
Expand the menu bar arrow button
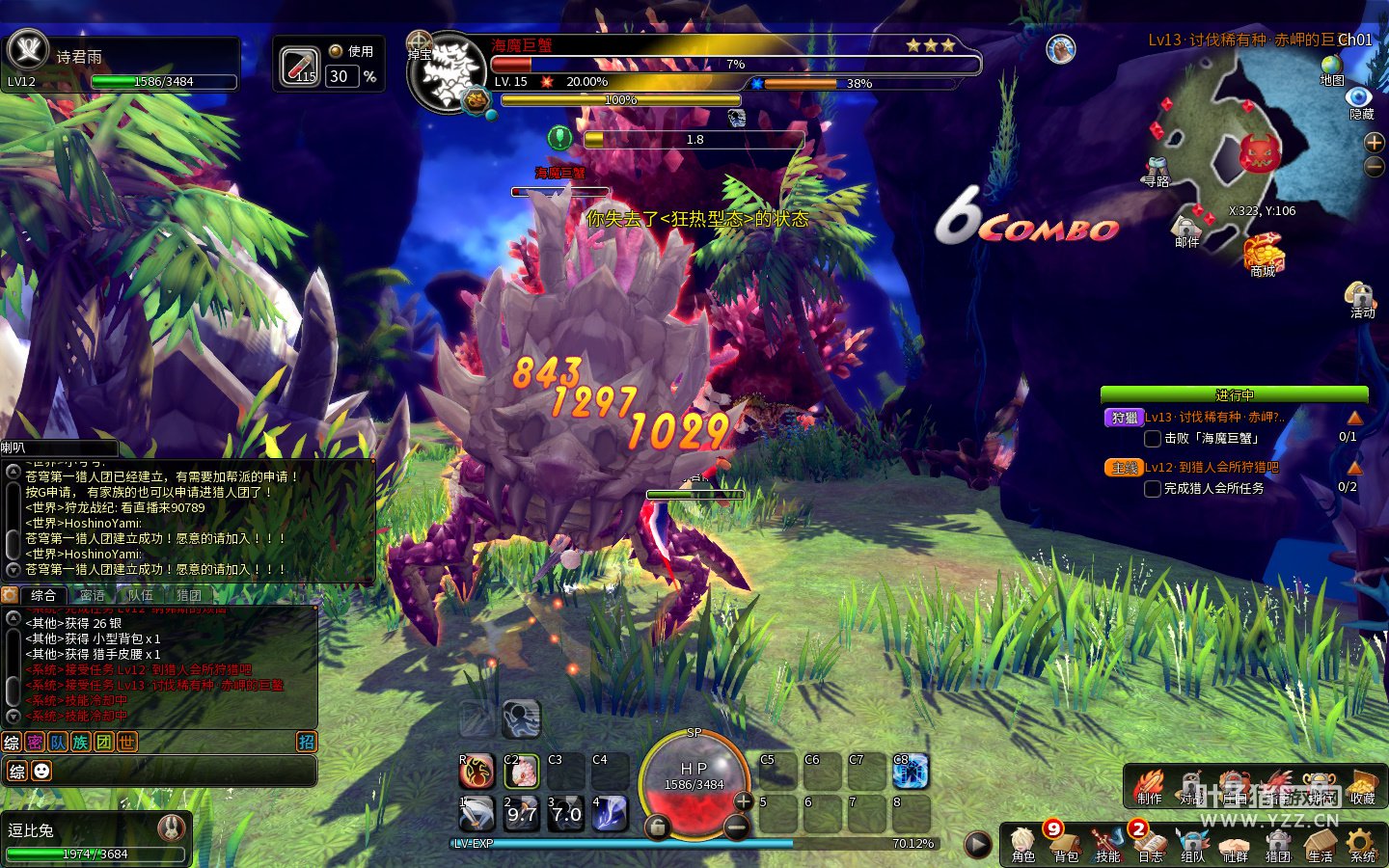(x=977, y=845)
